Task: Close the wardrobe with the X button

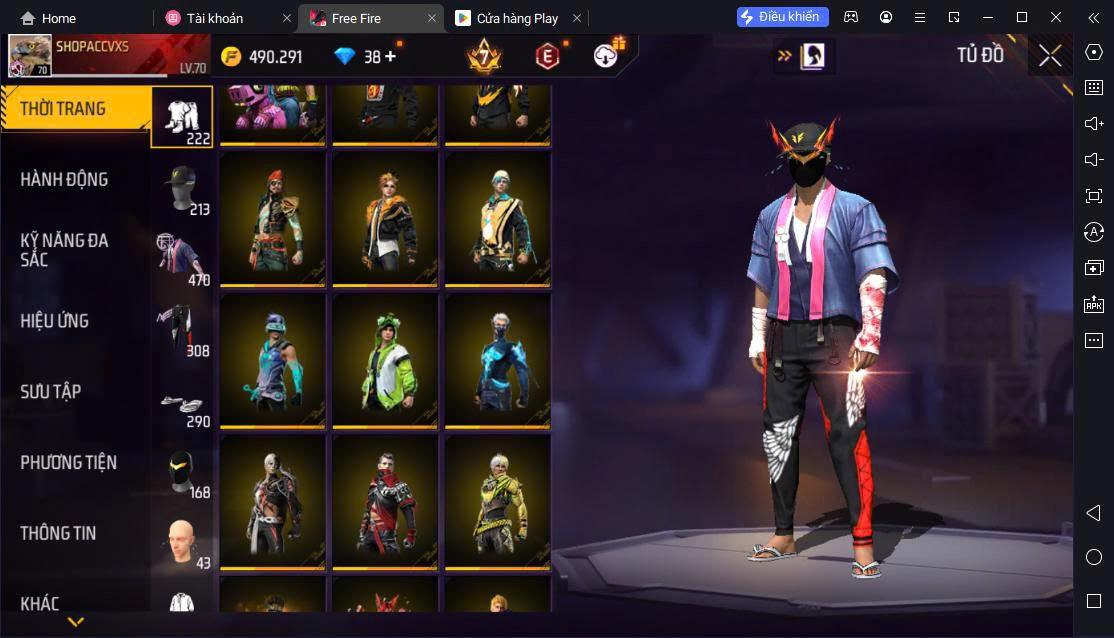Action: 1050,56
